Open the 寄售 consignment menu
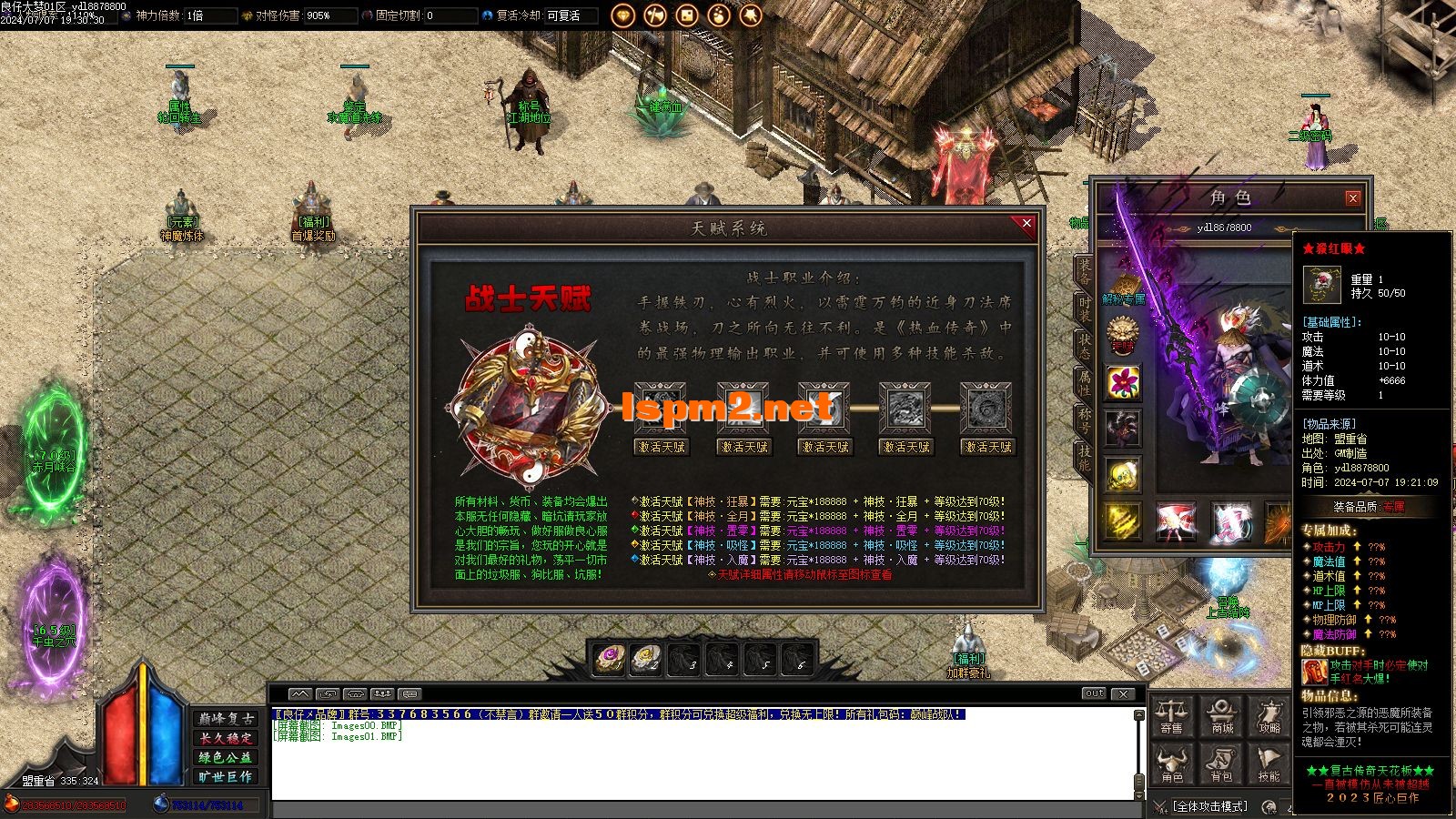Image resolution: width=1456 pixels, height=819 pixels. click(1172, 716)
